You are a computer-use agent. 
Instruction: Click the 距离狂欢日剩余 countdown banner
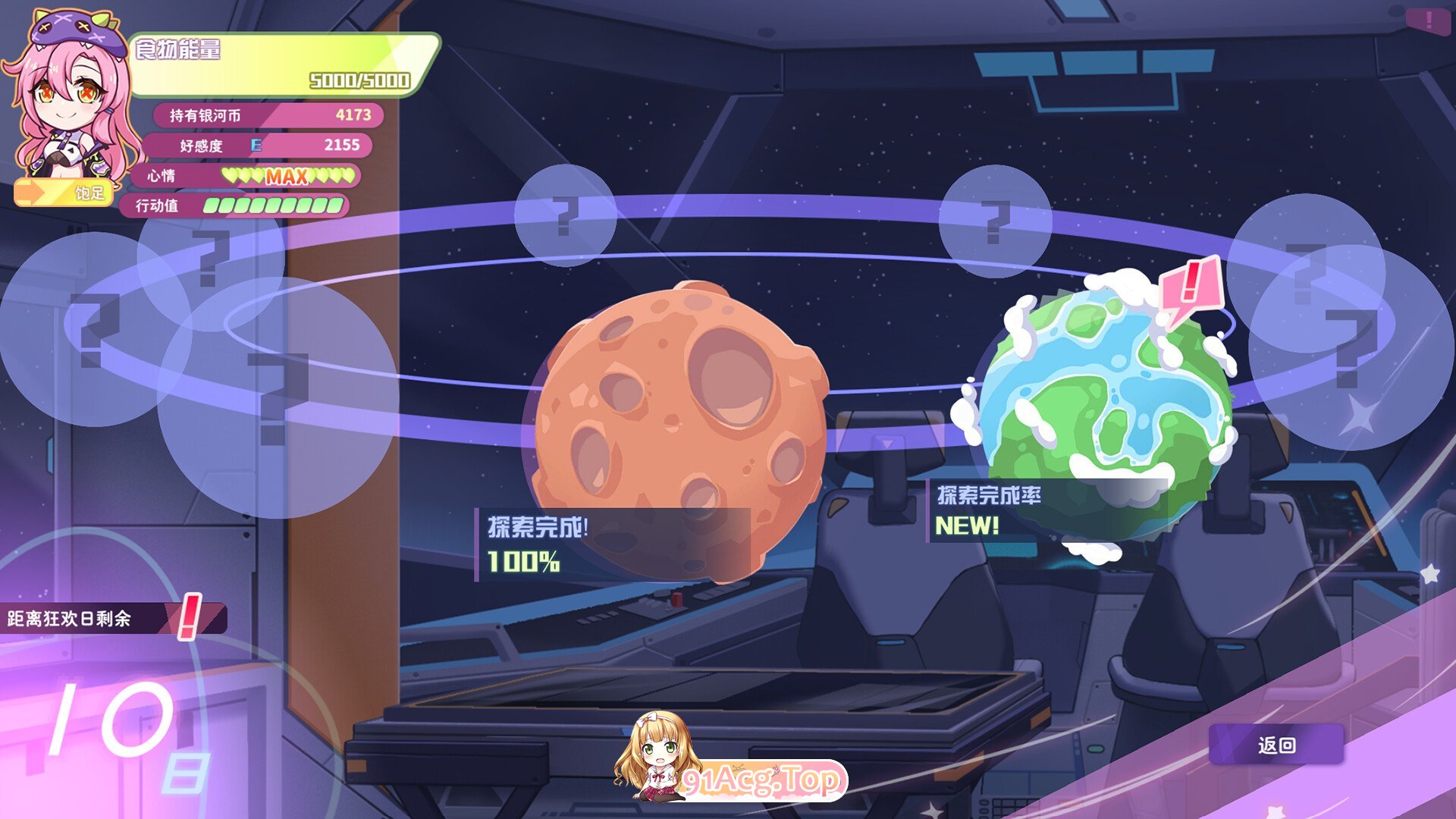114,618
